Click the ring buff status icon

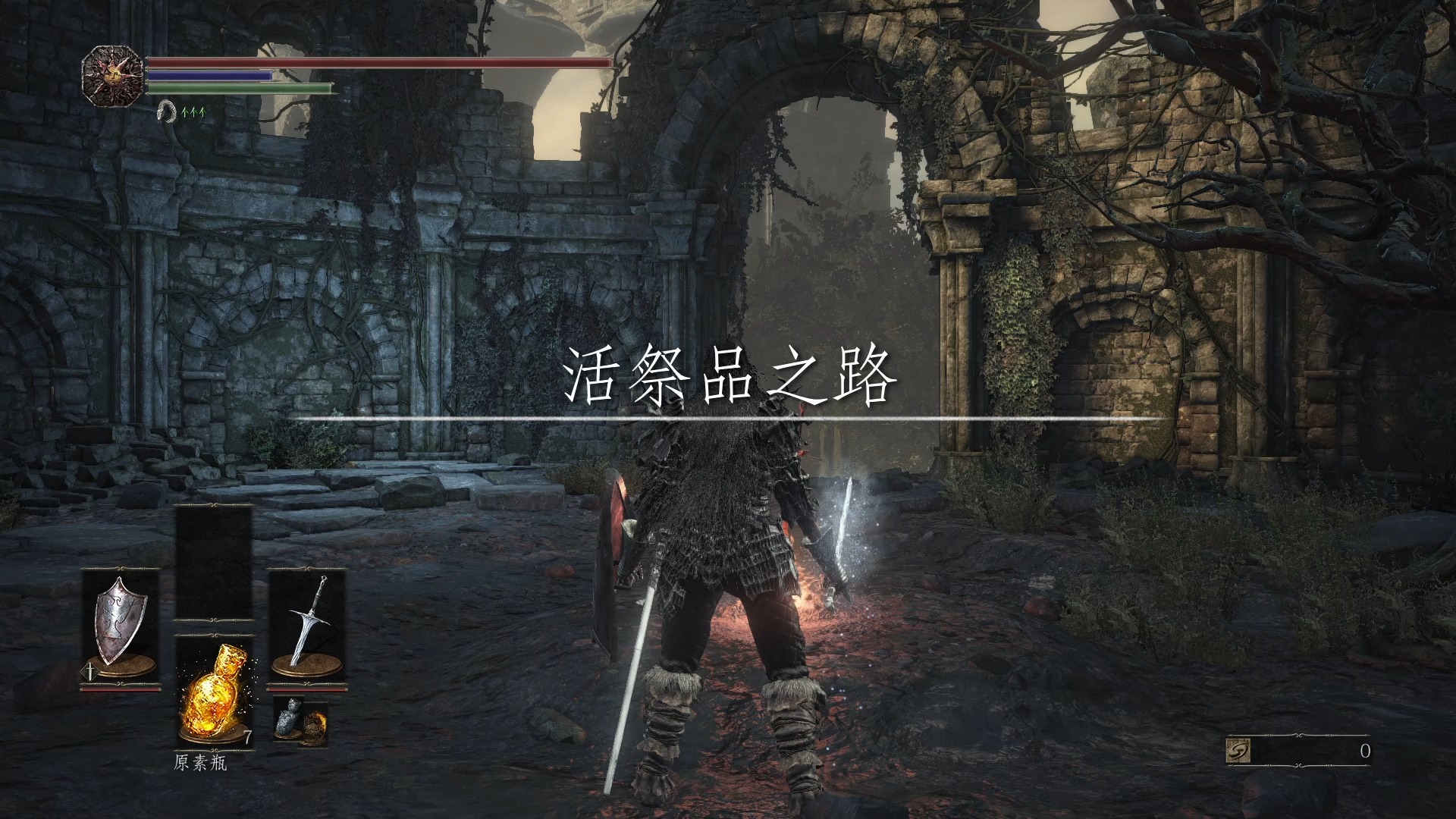165,113
